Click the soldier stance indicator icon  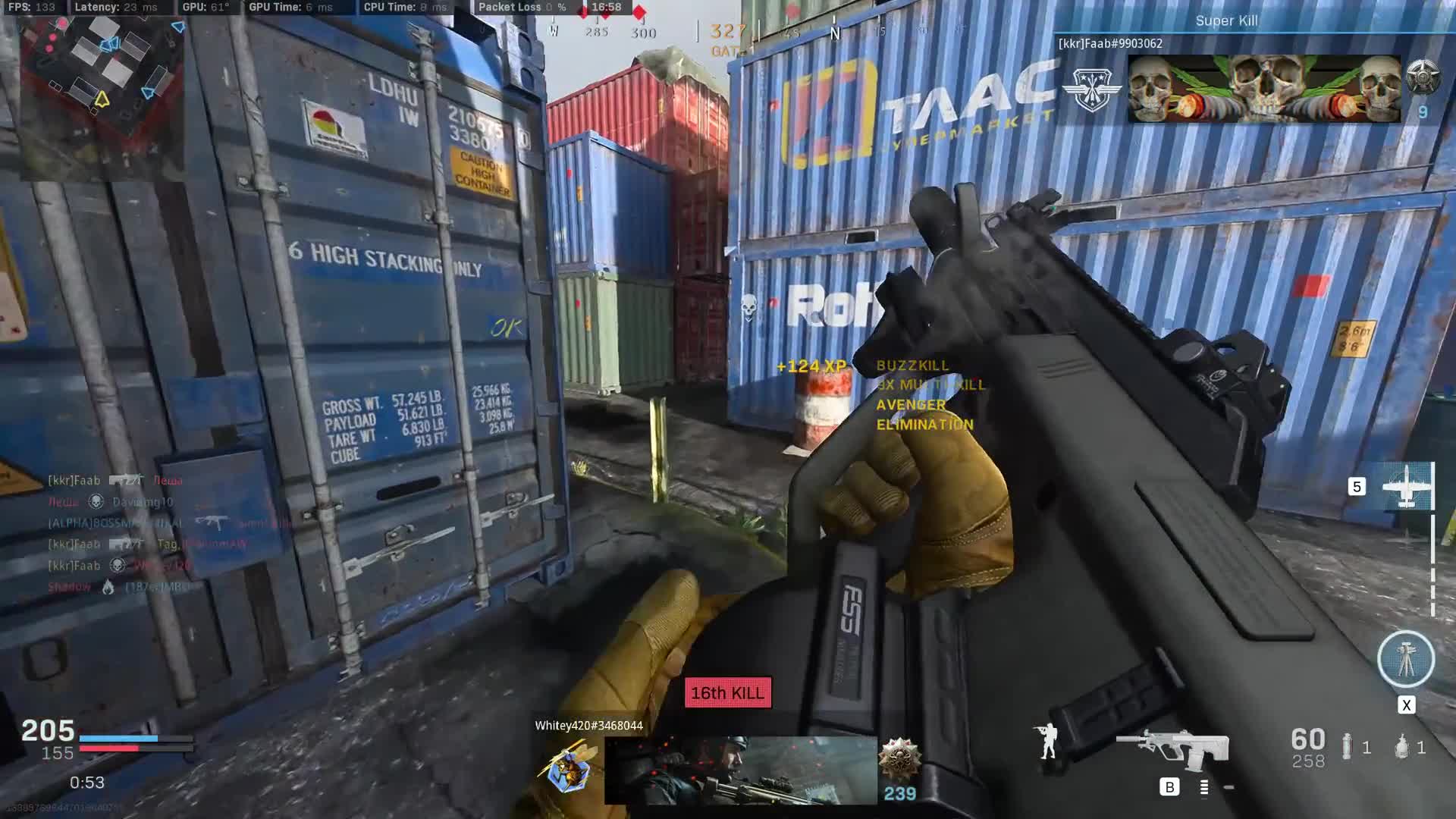(x=1048, y=742)
